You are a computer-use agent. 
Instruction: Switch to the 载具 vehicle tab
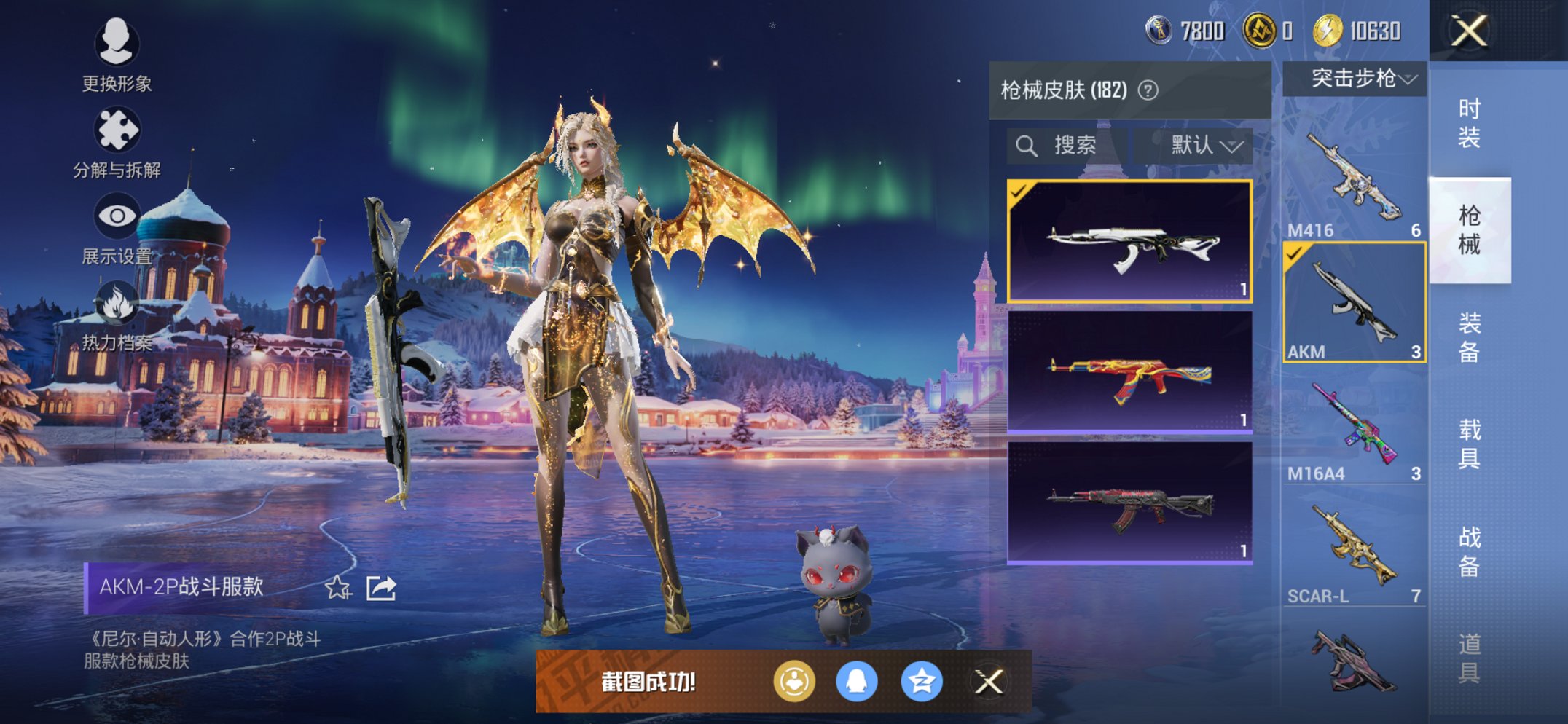(1469, 444)
